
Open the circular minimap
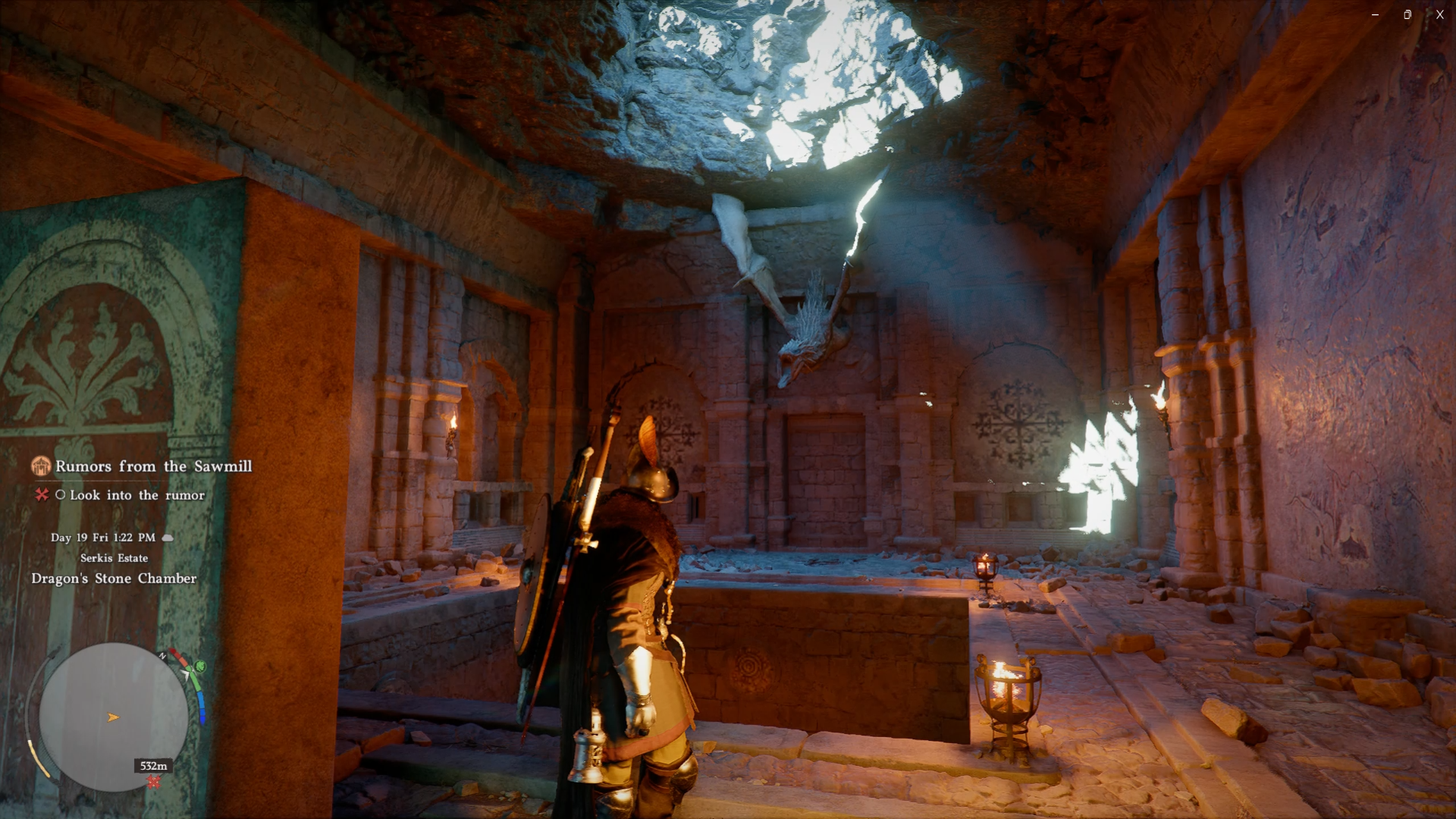click(114, 717)
